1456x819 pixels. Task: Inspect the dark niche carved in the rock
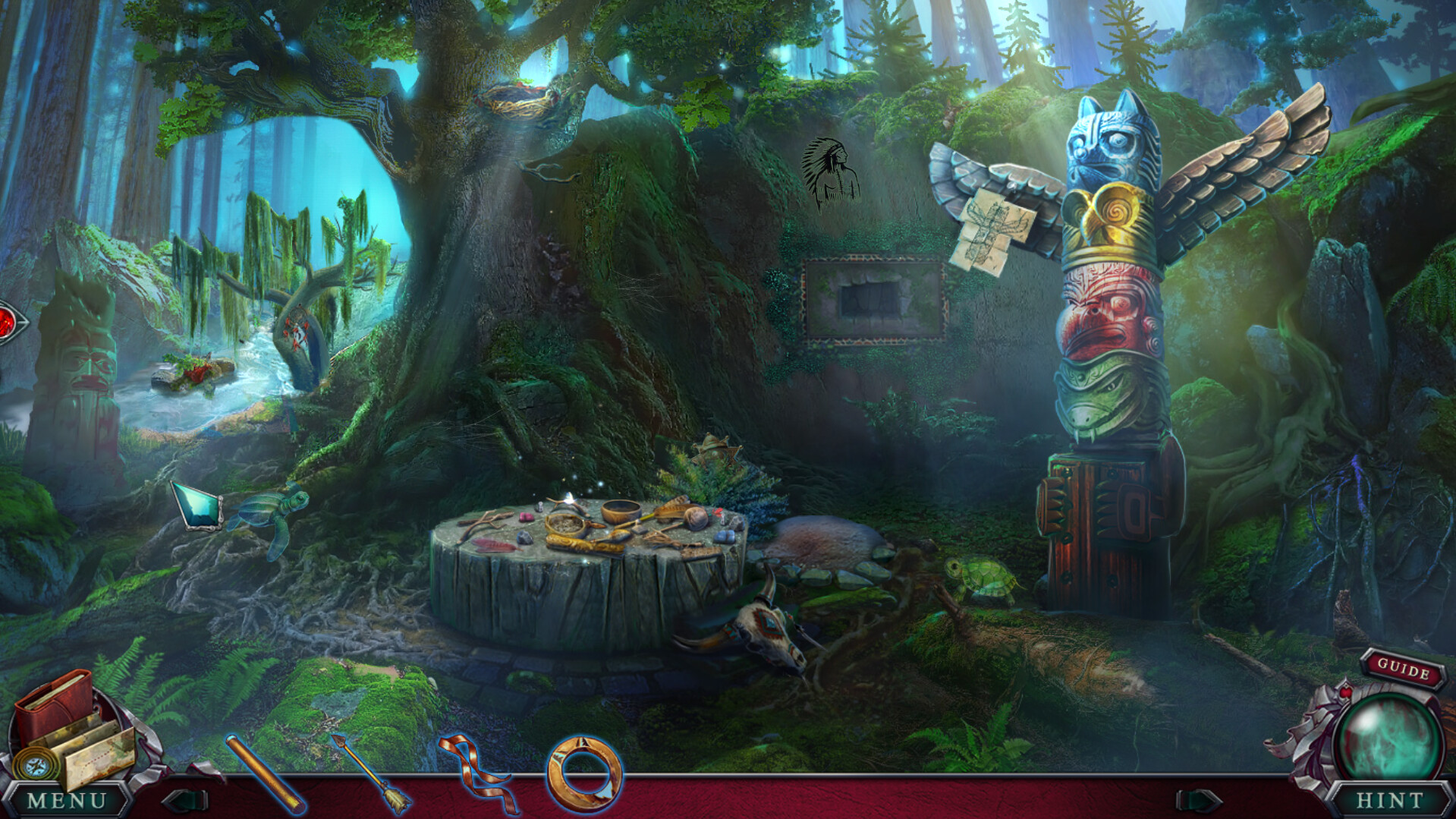click(x=873, y=300)
